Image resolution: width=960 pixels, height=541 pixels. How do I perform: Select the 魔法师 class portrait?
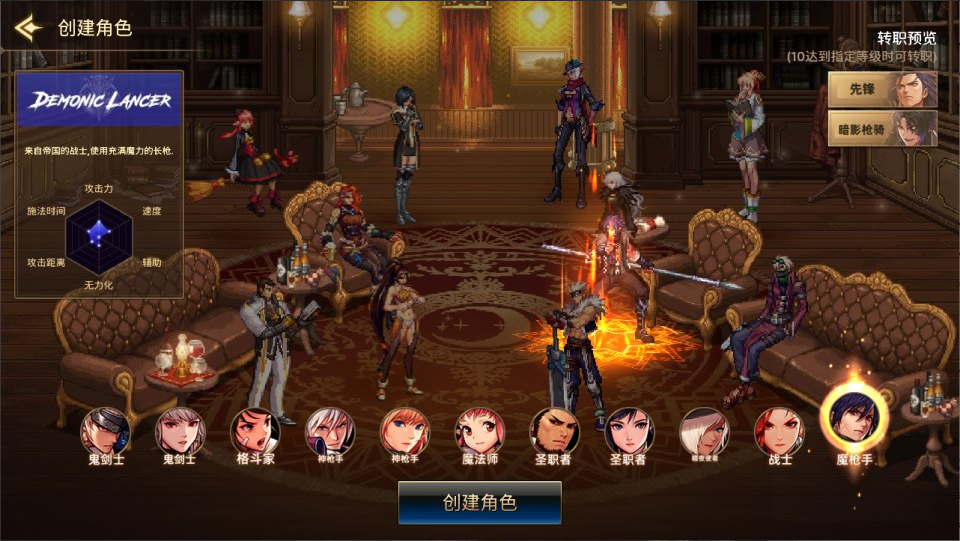tap(480, 431)
